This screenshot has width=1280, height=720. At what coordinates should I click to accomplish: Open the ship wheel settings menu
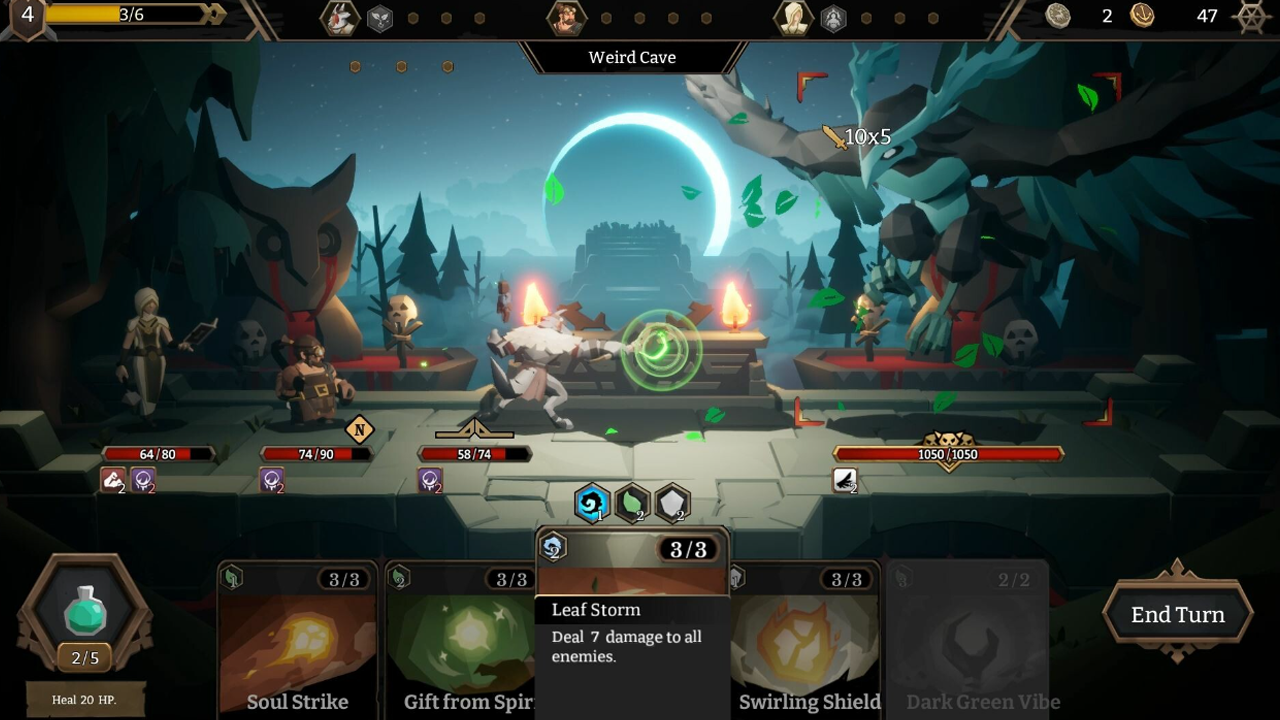tap(1252, 16)
